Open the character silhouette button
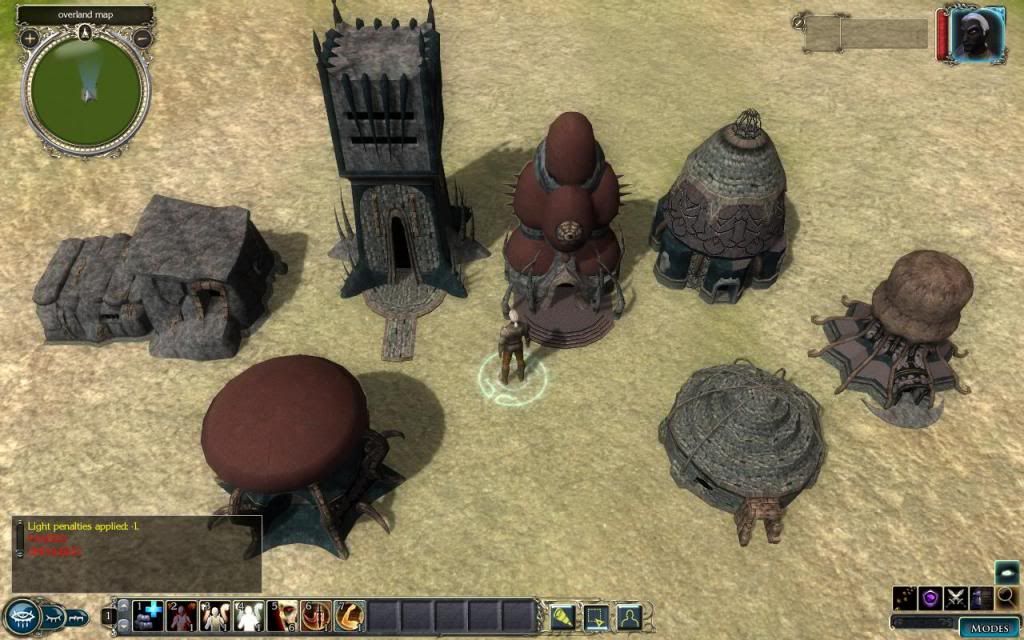Screen dimensions: 1024x640 pyautogui.click(x=628, y=616)
